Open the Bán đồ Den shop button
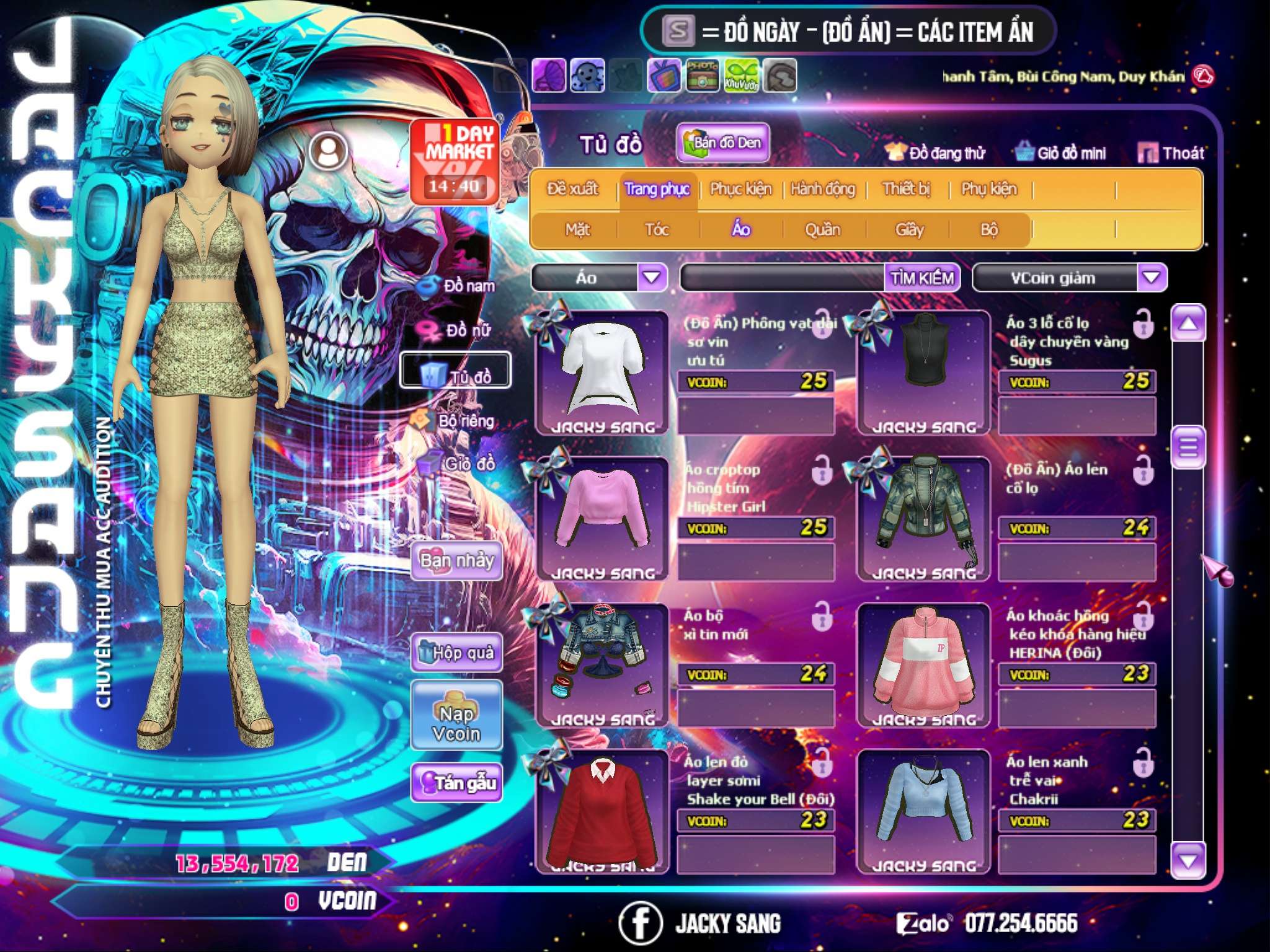This screenshot has width=1270, height=952. point(722,143)
